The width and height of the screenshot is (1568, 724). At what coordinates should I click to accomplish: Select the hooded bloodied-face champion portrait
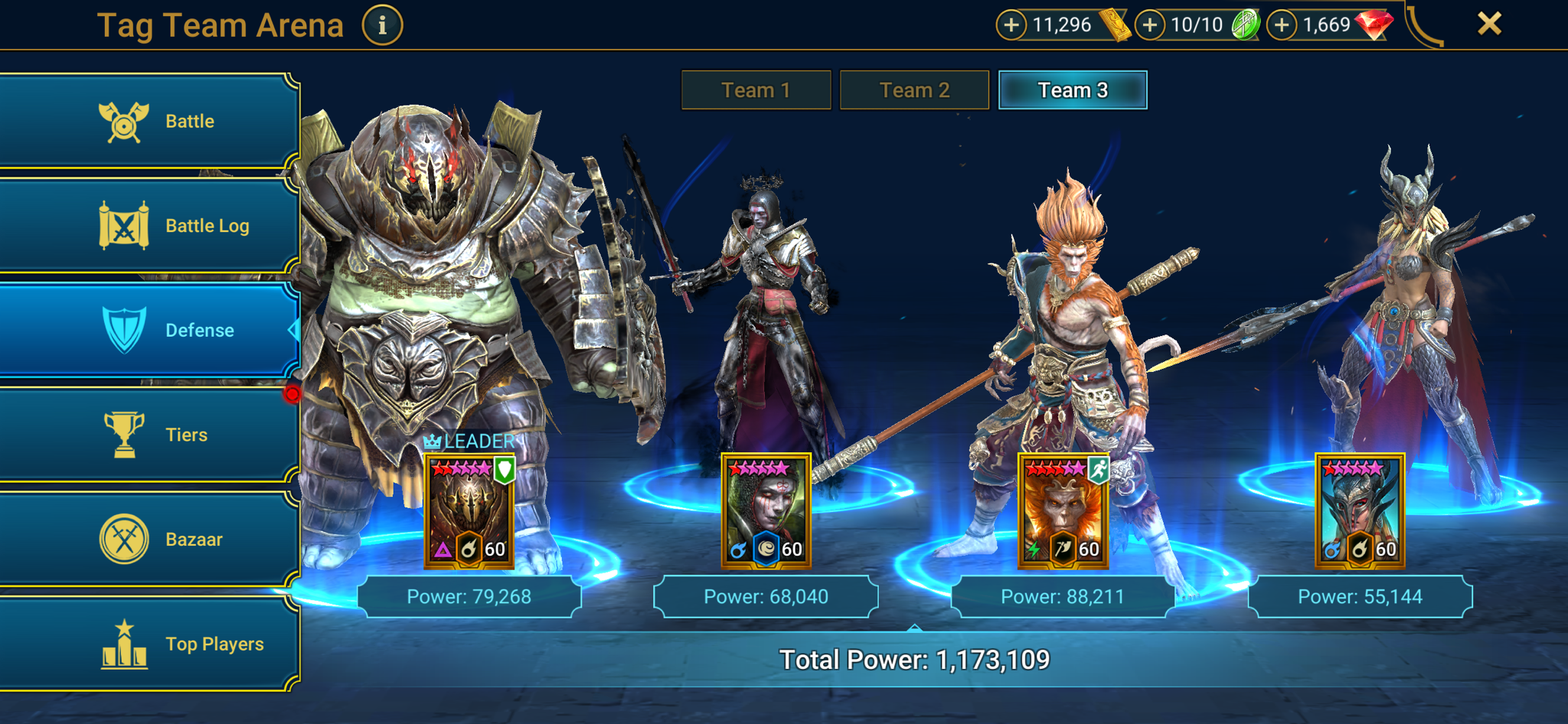766,511
